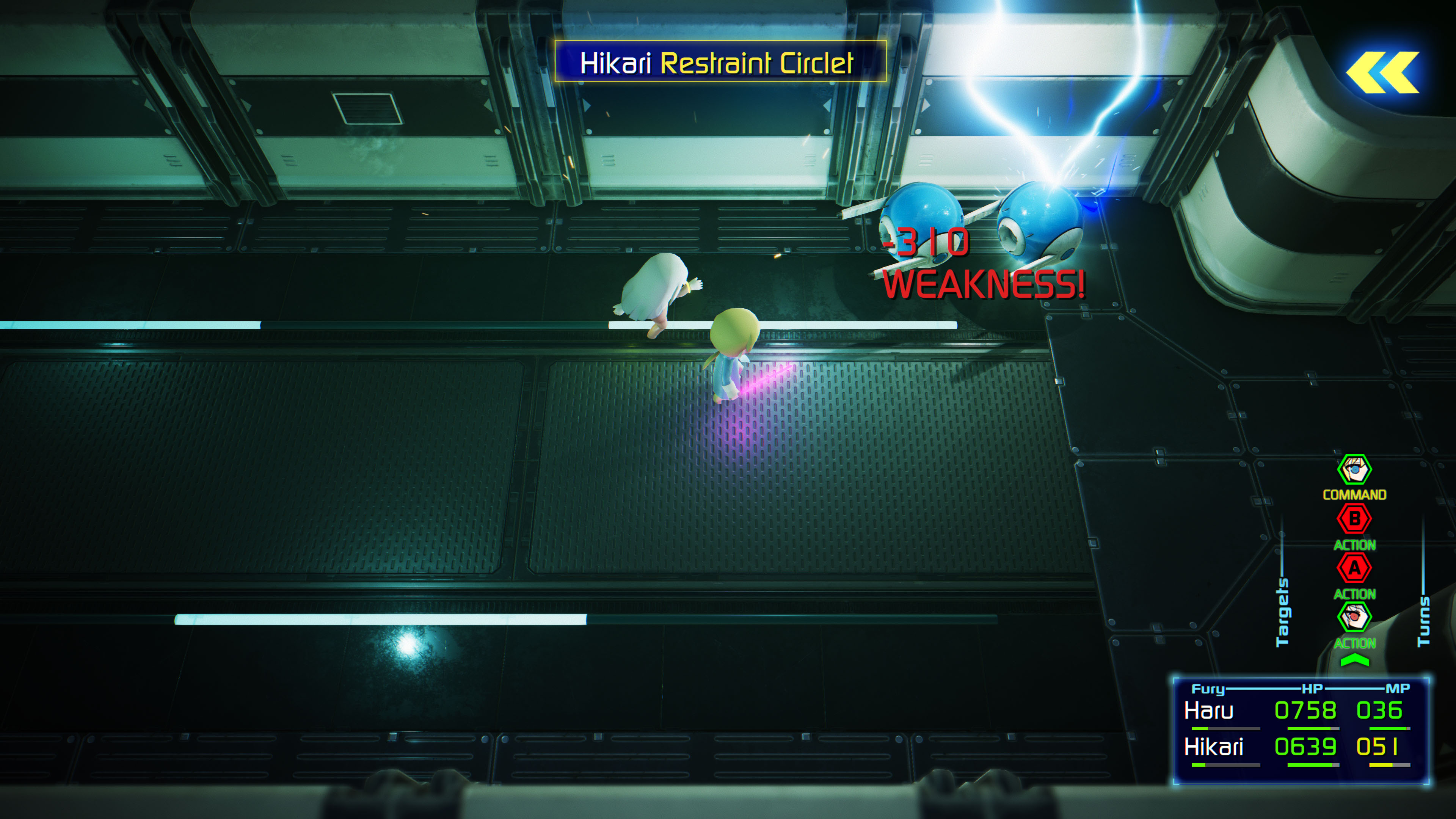Select the blue-eyed portrait in turn order
This screenshot has width=1456, height=819.
[x=1354, y=469]
